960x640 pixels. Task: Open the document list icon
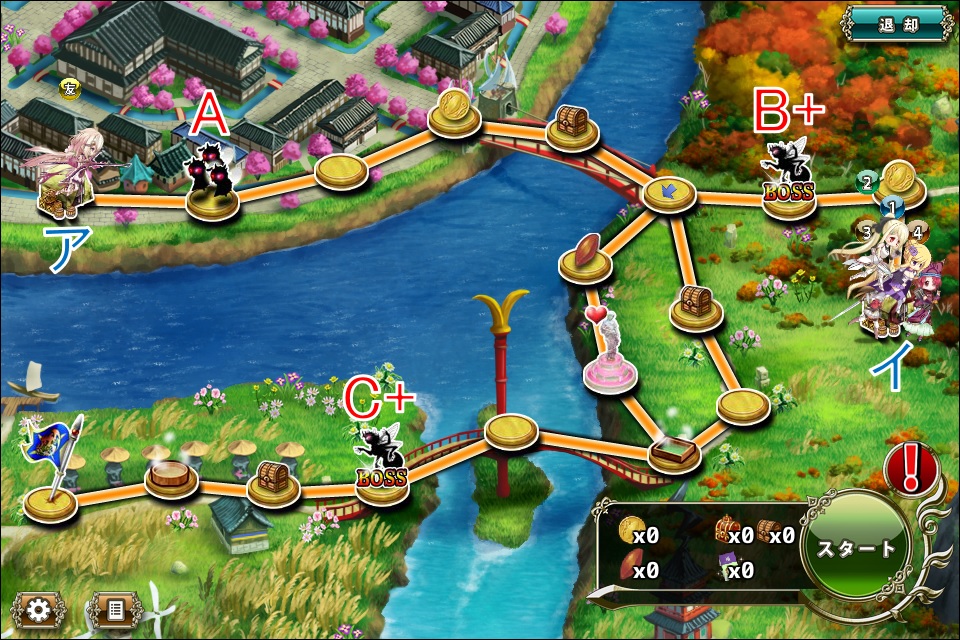tap(114, 608)
